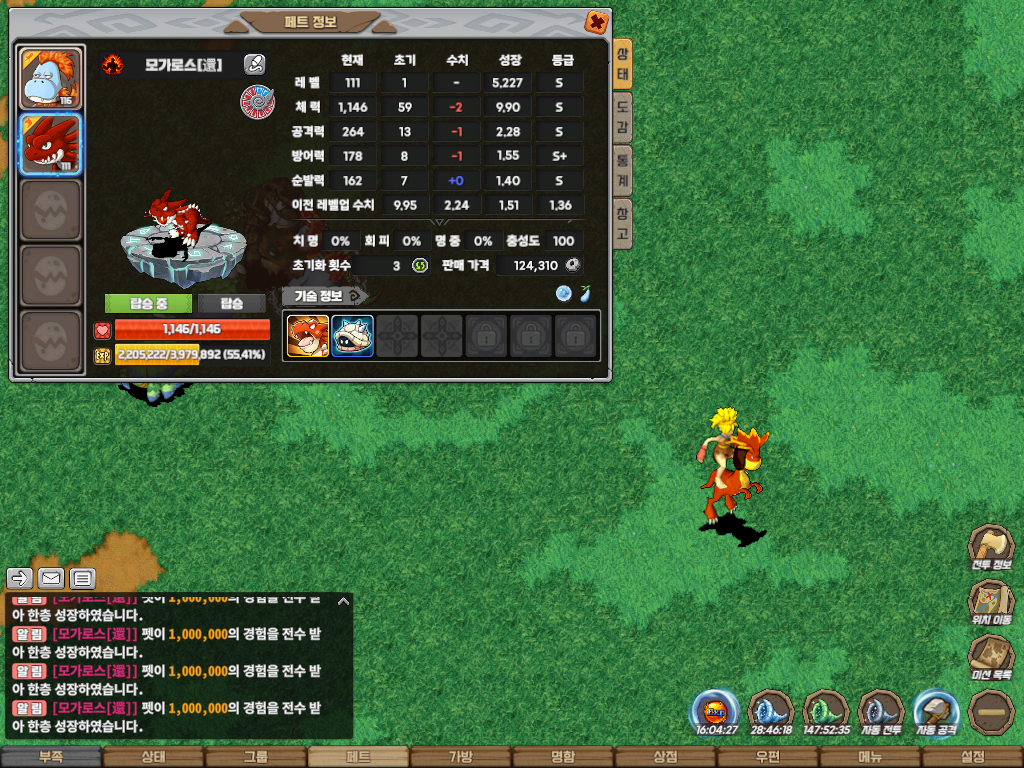Toggle 자동 전투 auto battle

tap(880, 712)
